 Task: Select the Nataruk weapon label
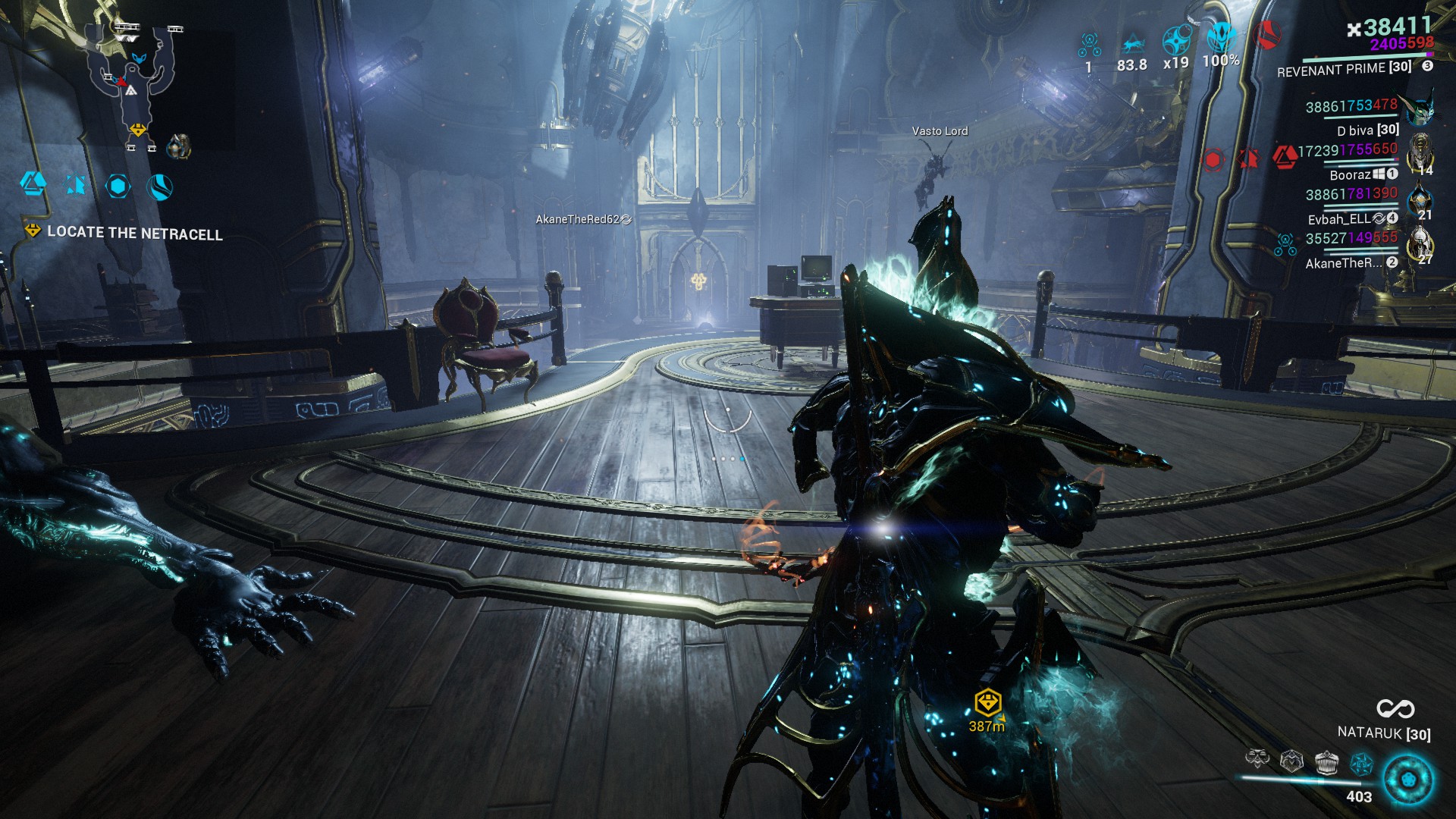pyautogui.click(x=1384, y=733)
